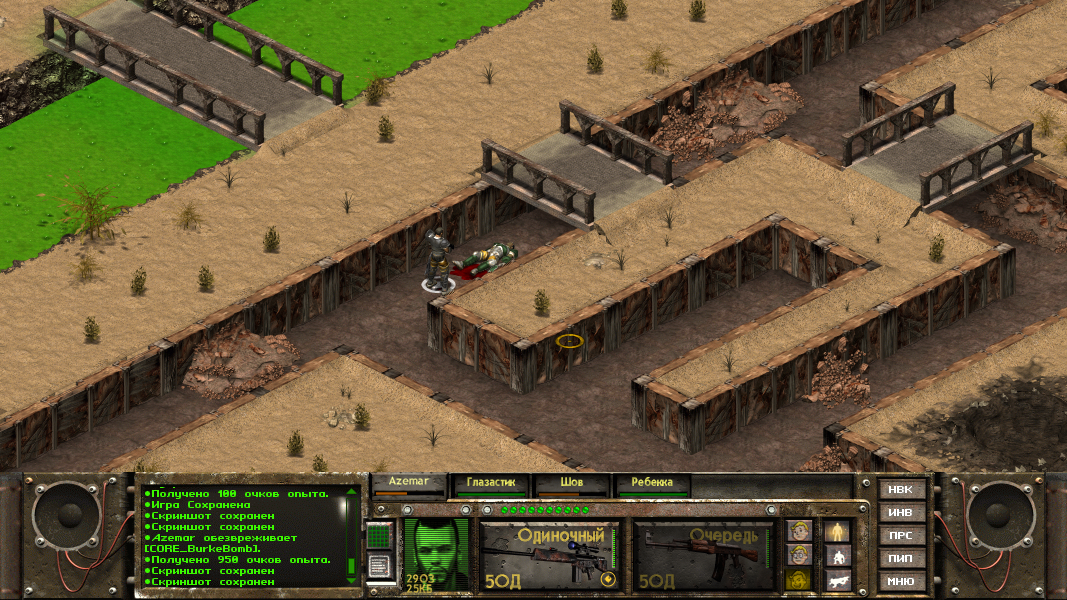This screenshot has height=600, width=1067.
Task: Switch to the prone stance icon
Action: point(838,579)
